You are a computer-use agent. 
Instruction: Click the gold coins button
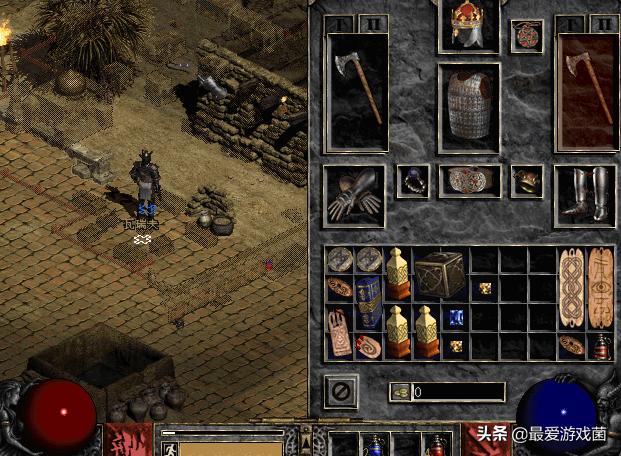click(399, 392)
